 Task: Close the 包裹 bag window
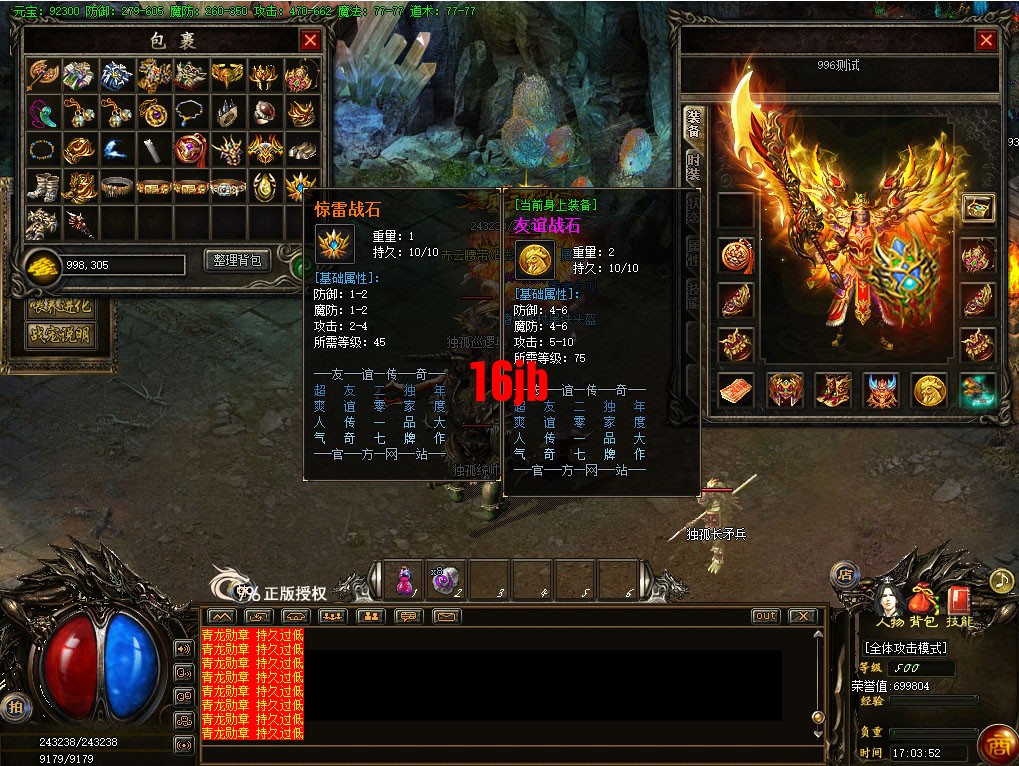[x=310, y=40]
